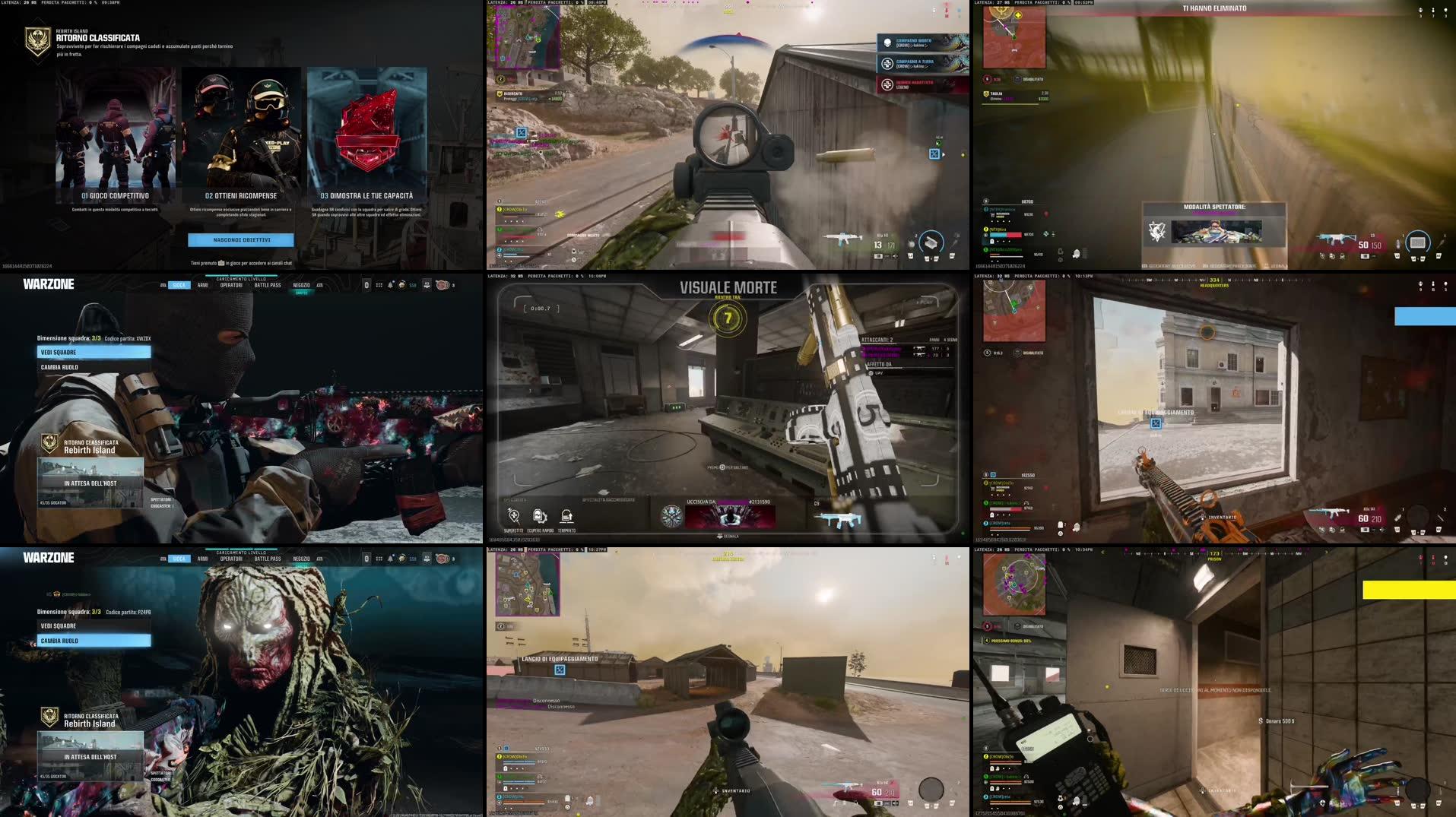Select the C9 weapon thumbnail on the death screen
Viewport: 1456px width, 817px height.
point(840,519)
